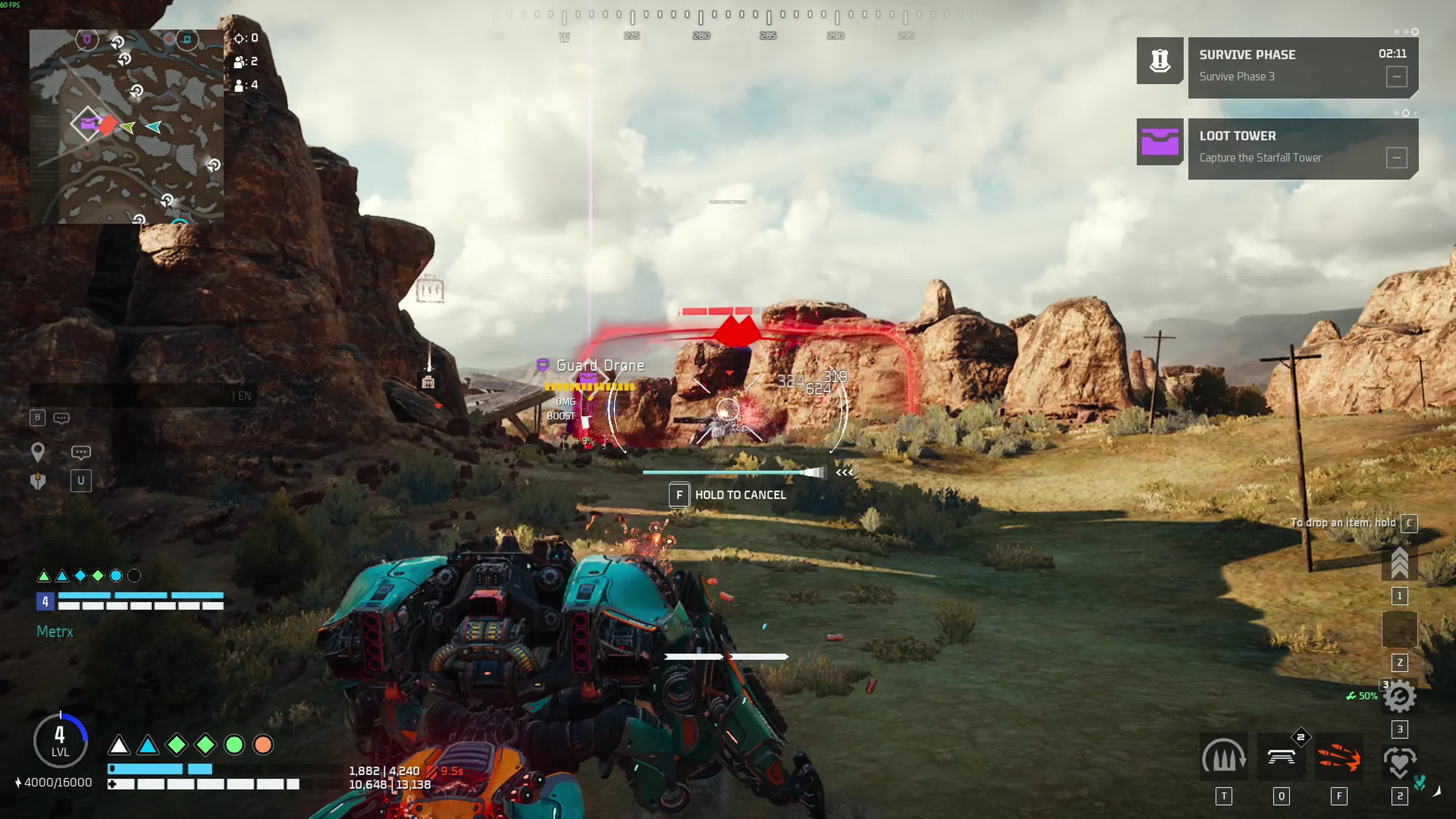
Task: Select the triple chevron boost item slot
Action: tap(1399, 563)
